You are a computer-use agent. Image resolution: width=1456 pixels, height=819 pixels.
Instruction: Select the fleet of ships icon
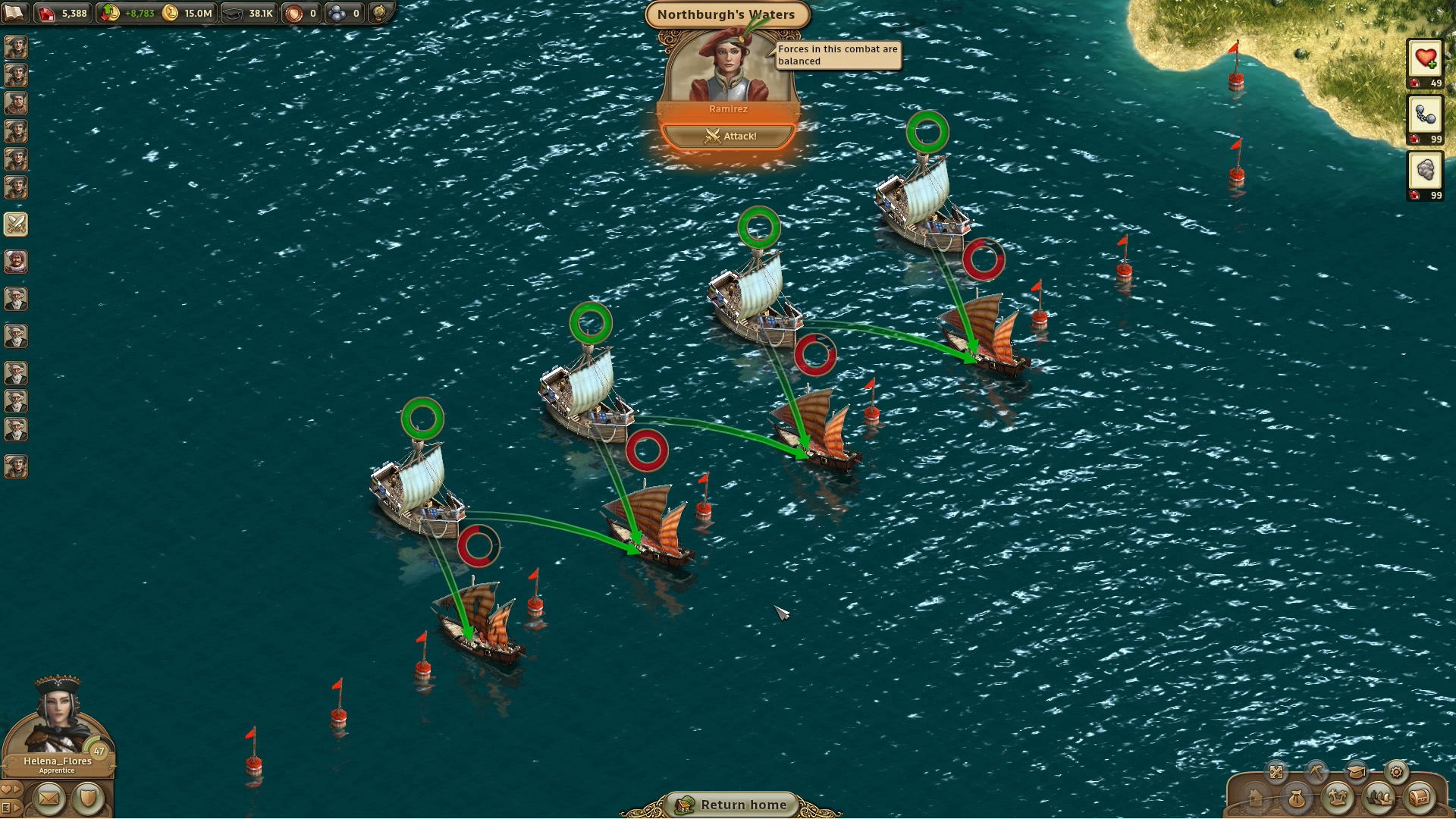(x=1379, y=799)
